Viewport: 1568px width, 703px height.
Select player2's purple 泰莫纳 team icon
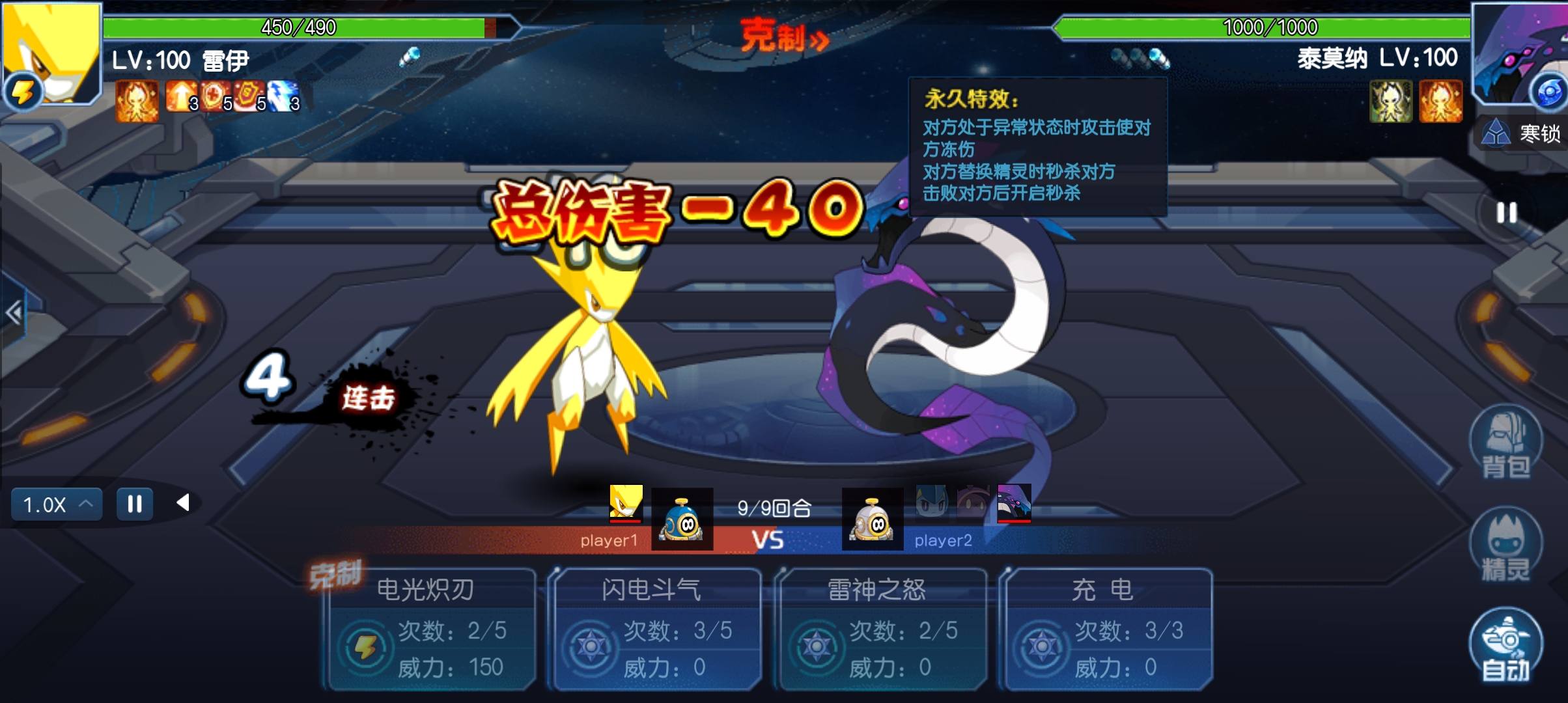1014,503
